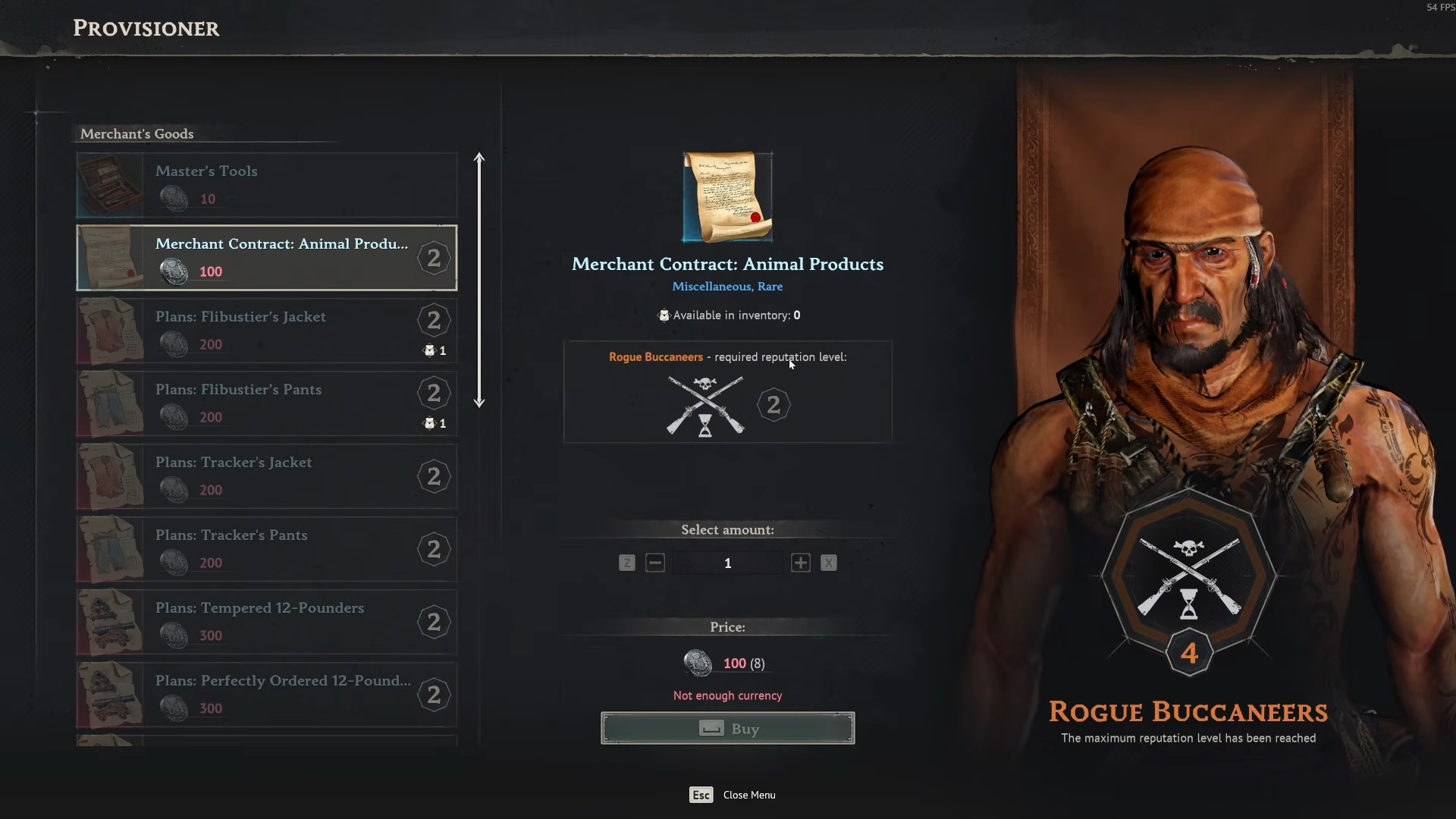Select Merchant Contract: Animal Products row
Image resolution: width=1456 pixels, height=819 pixels.
[266, 258]
